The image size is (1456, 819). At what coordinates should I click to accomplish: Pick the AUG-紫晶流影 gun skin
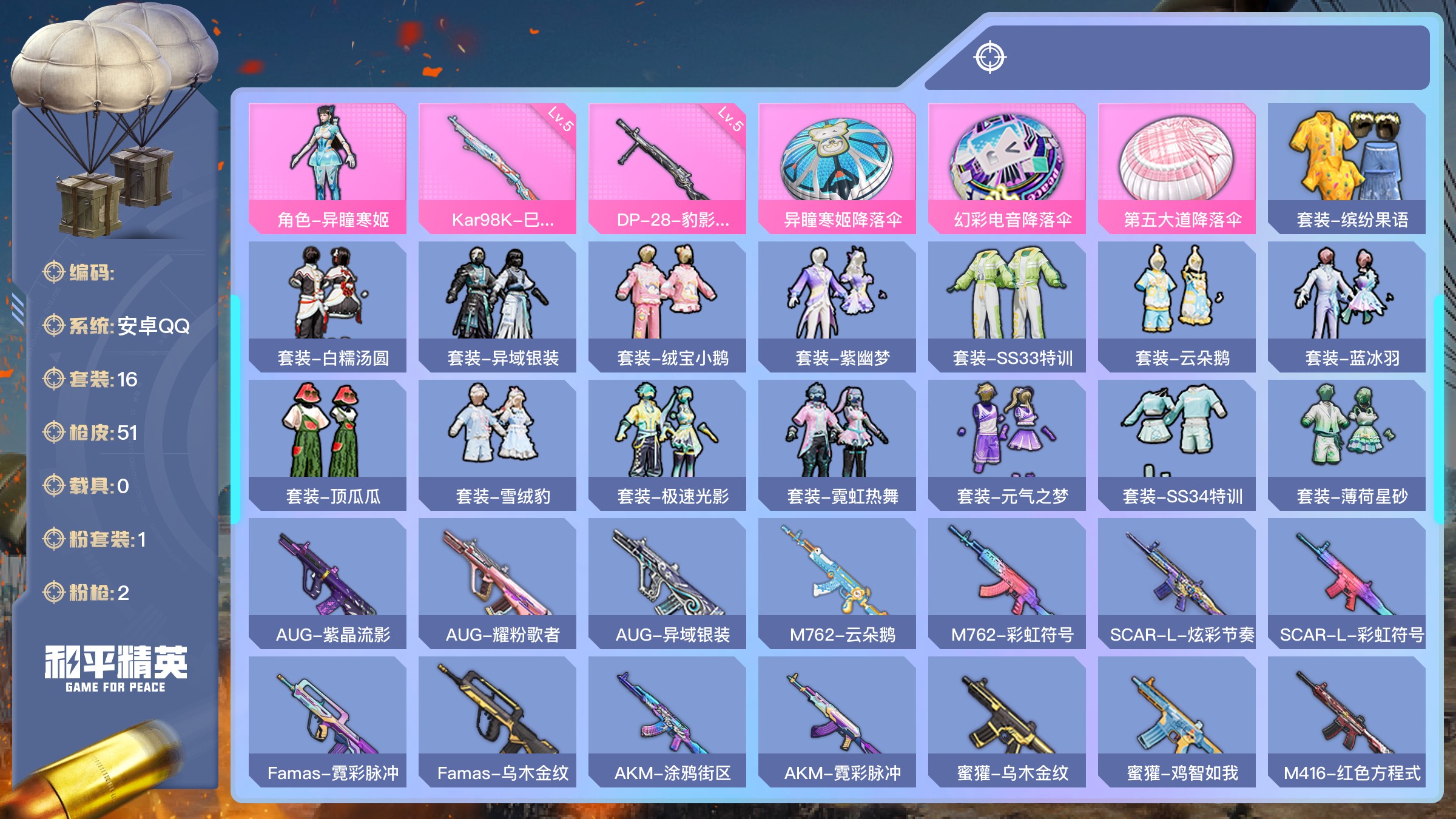click(327, 583)
